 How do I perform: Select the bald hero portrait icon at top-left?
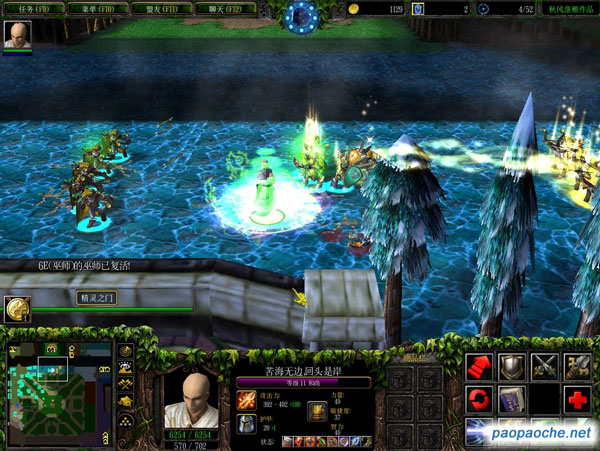(x=17, y=34)
